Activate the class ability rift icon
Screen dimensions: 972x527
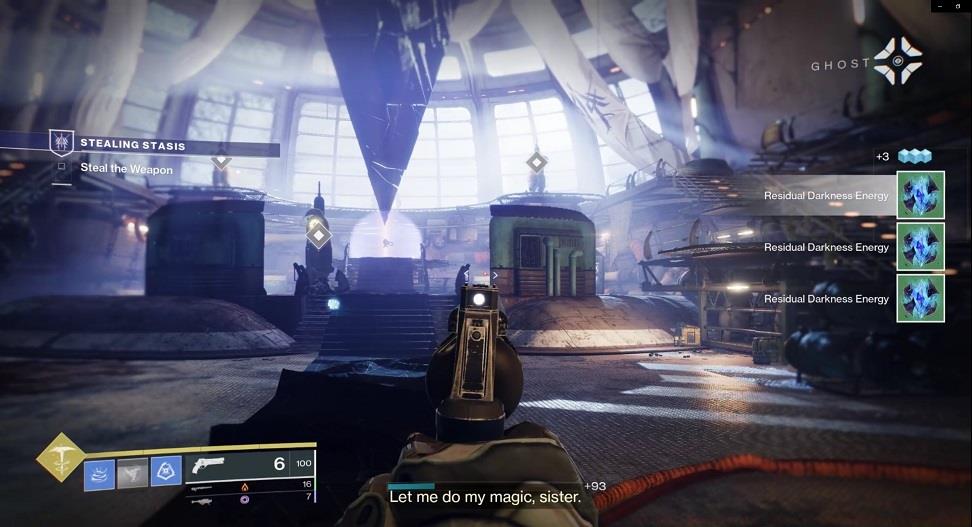click(99, 471)
